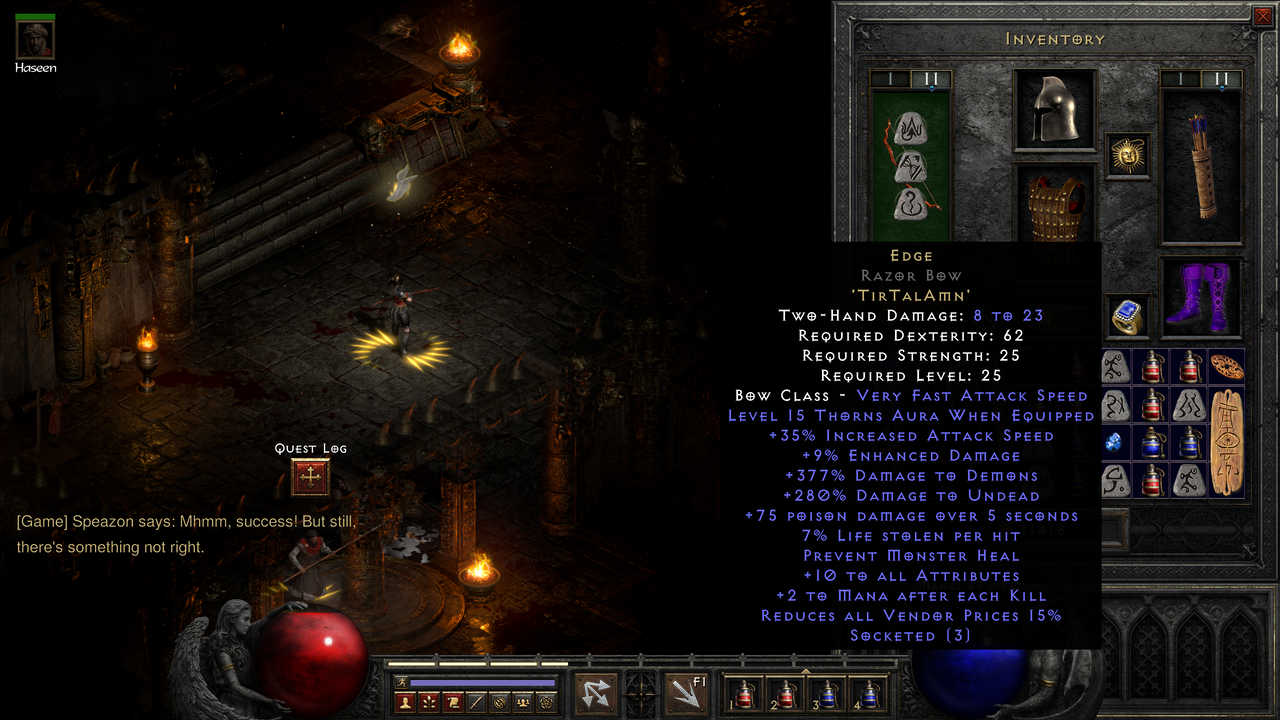Select the equipped sapphire ring
The width and height of the screenshot is (1280, 720).
(1128, 318)
